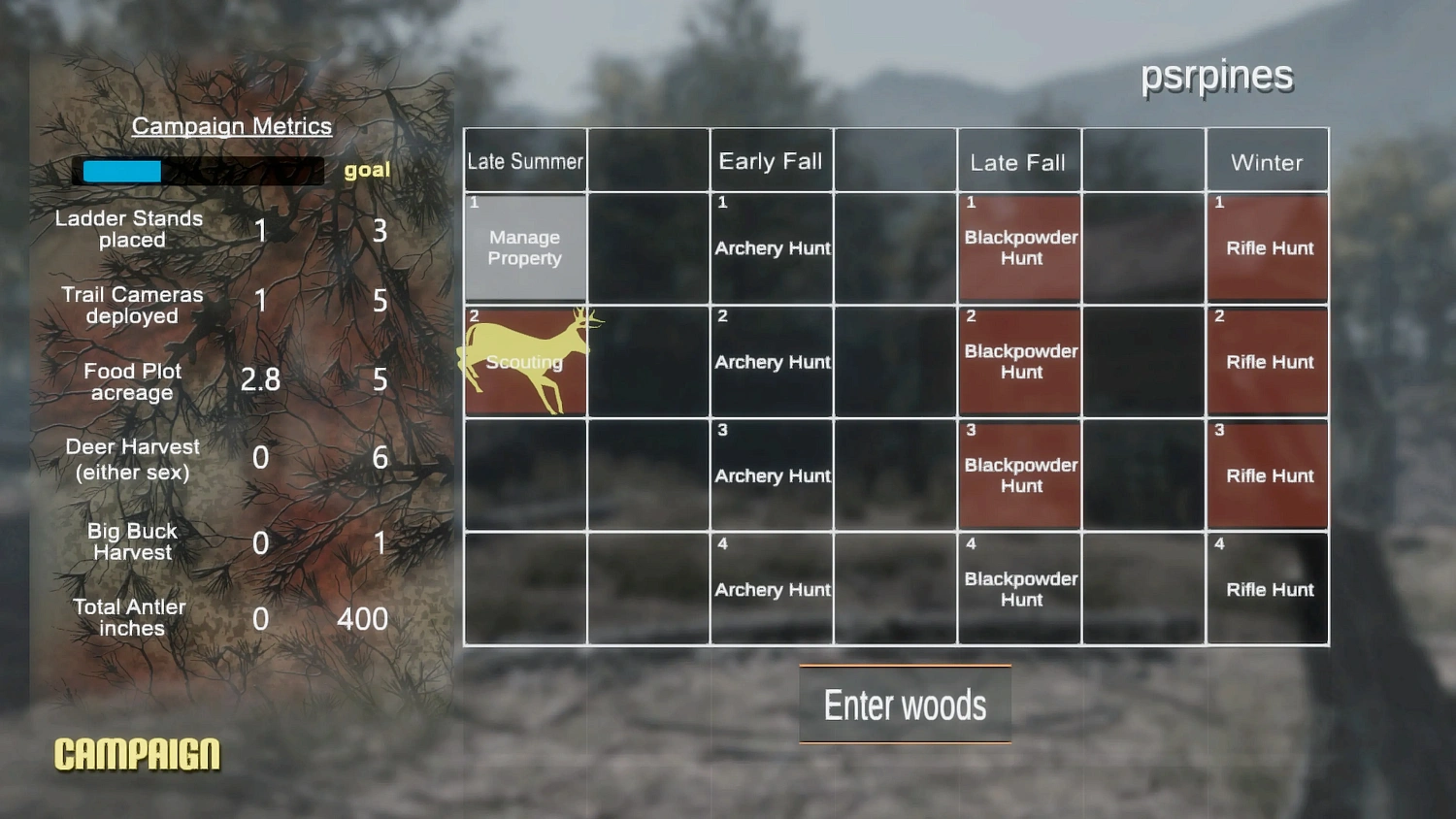The image size is (1456, 819).
Task: Select the first Blackpowder Hunt tile
Action: (1019, 247)
